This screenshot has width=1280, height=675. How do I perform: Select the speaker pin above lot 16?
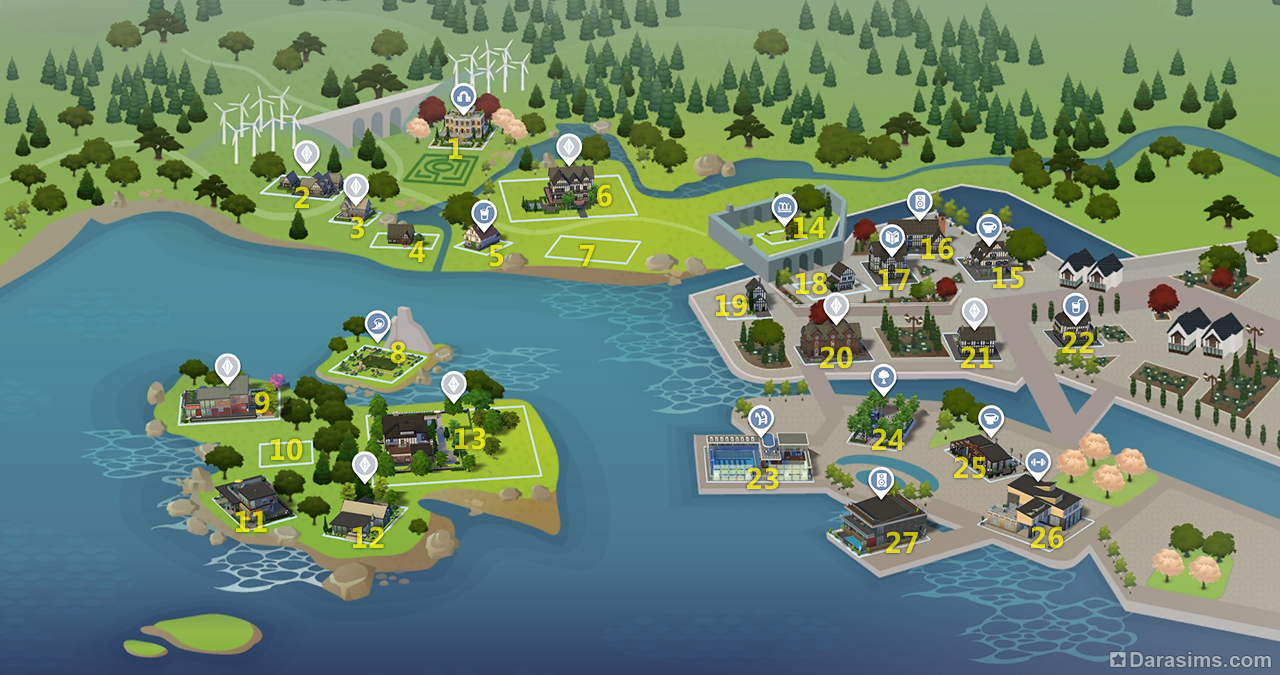918,201
